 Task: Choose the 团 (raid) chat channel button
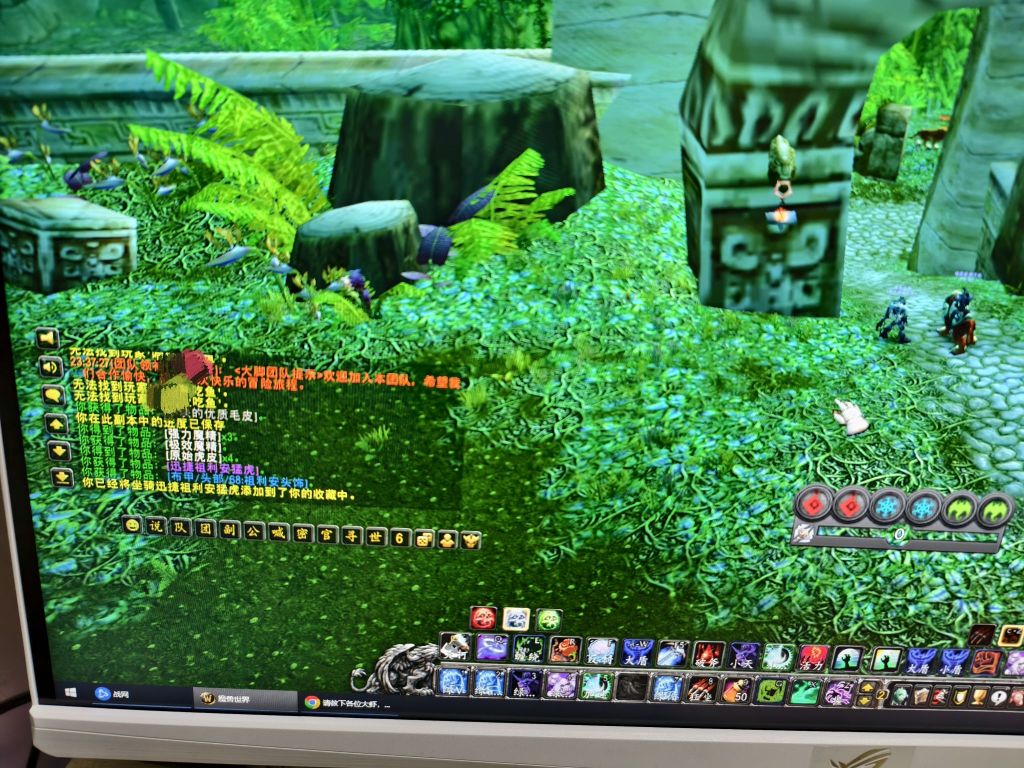click(204, 528)
